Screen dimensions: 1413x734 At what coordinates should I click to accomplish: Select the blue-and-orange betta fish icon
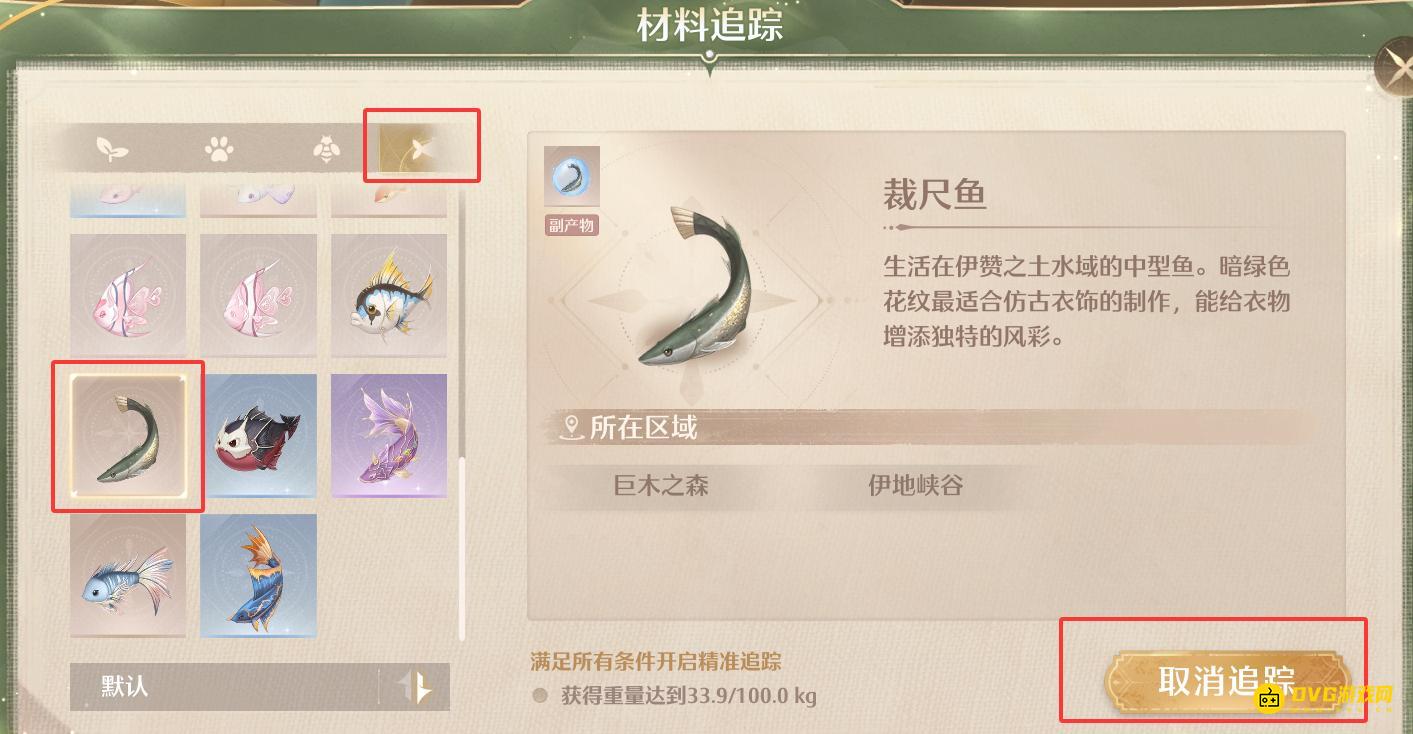(x=258, y=575)
